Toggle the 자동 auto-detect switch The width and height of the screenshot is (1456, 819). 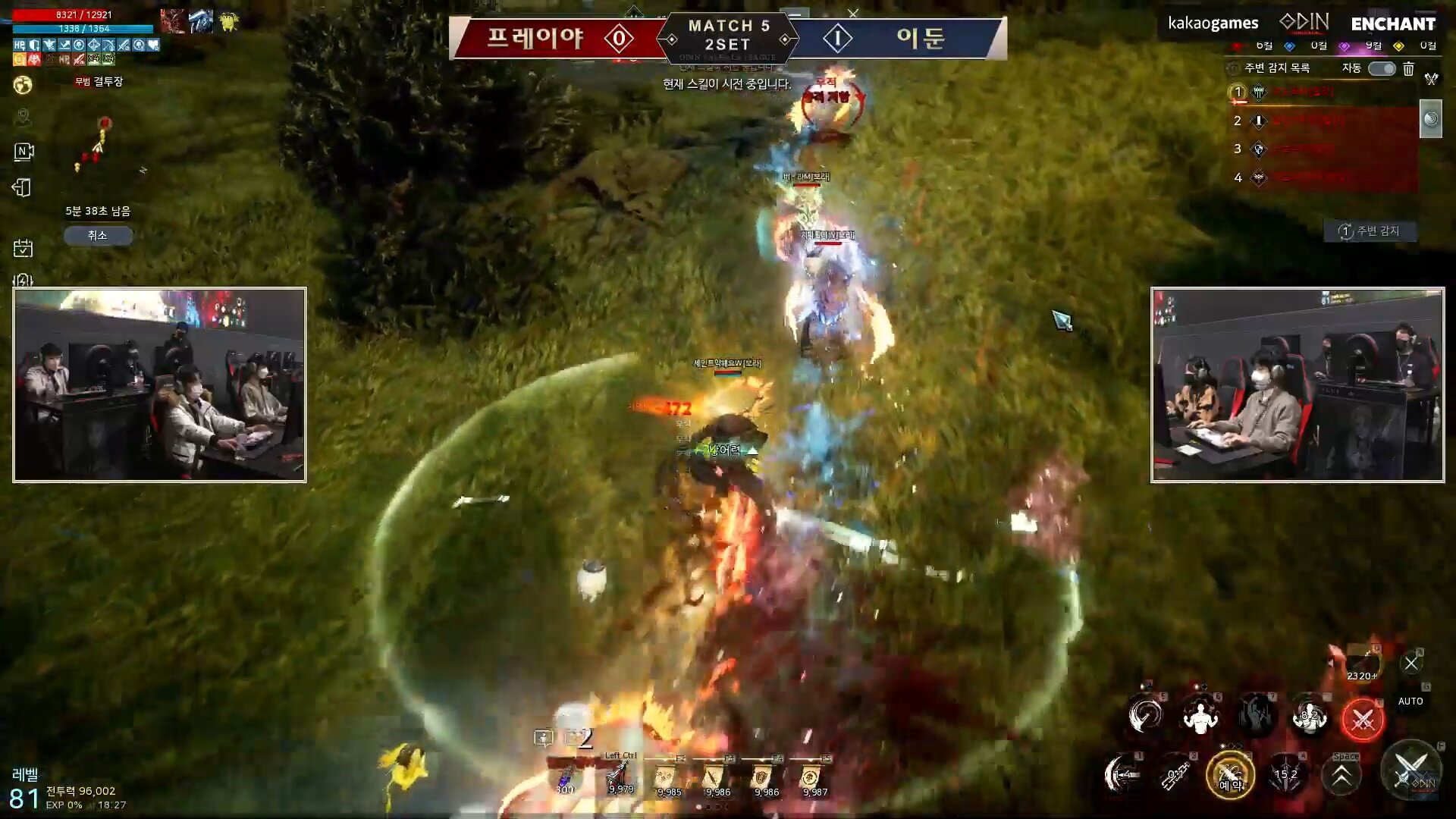coord(1381,69)
